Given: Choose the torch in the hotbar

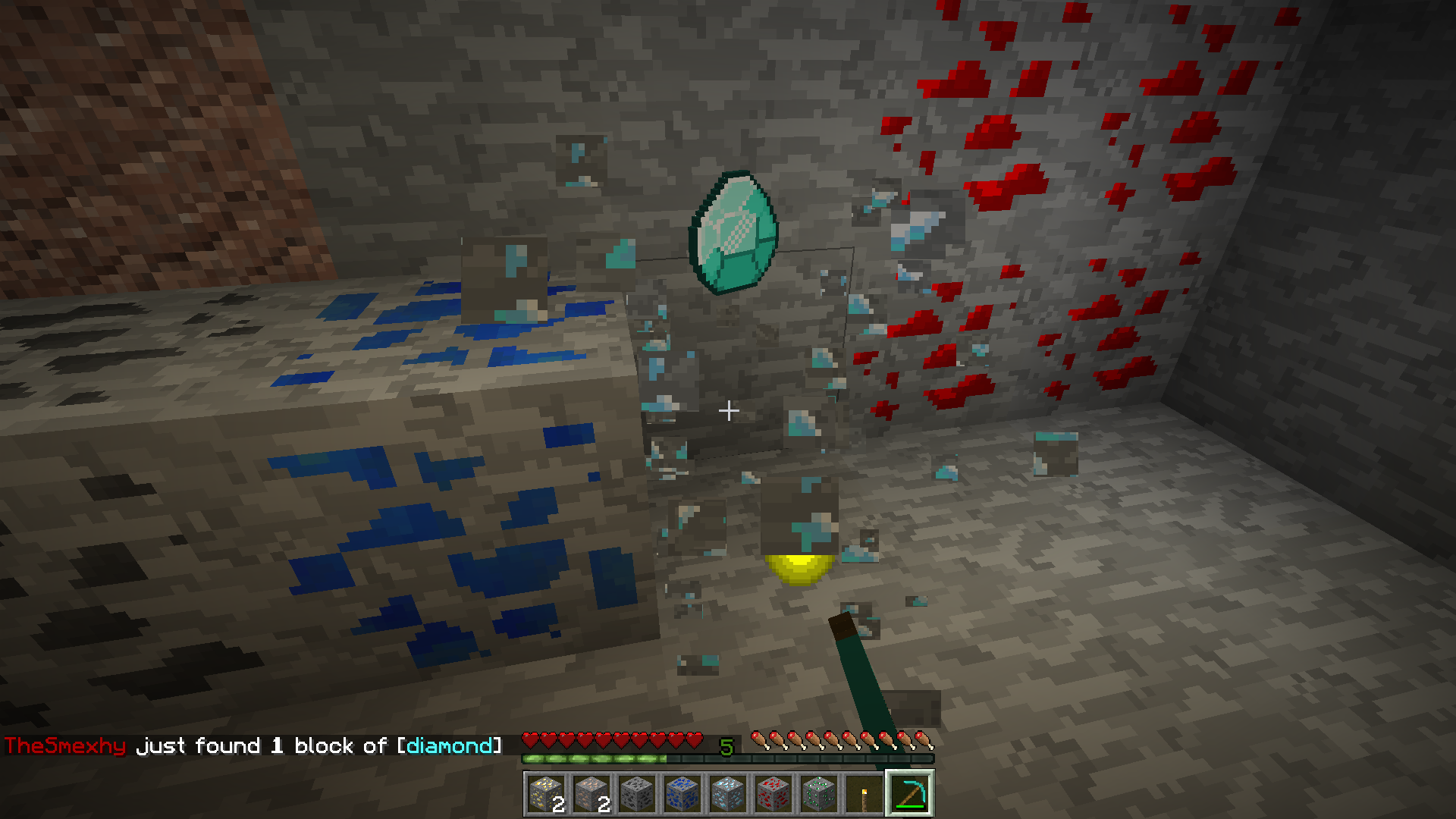Looking at the screenshot, I should click(x=864, y=794).
